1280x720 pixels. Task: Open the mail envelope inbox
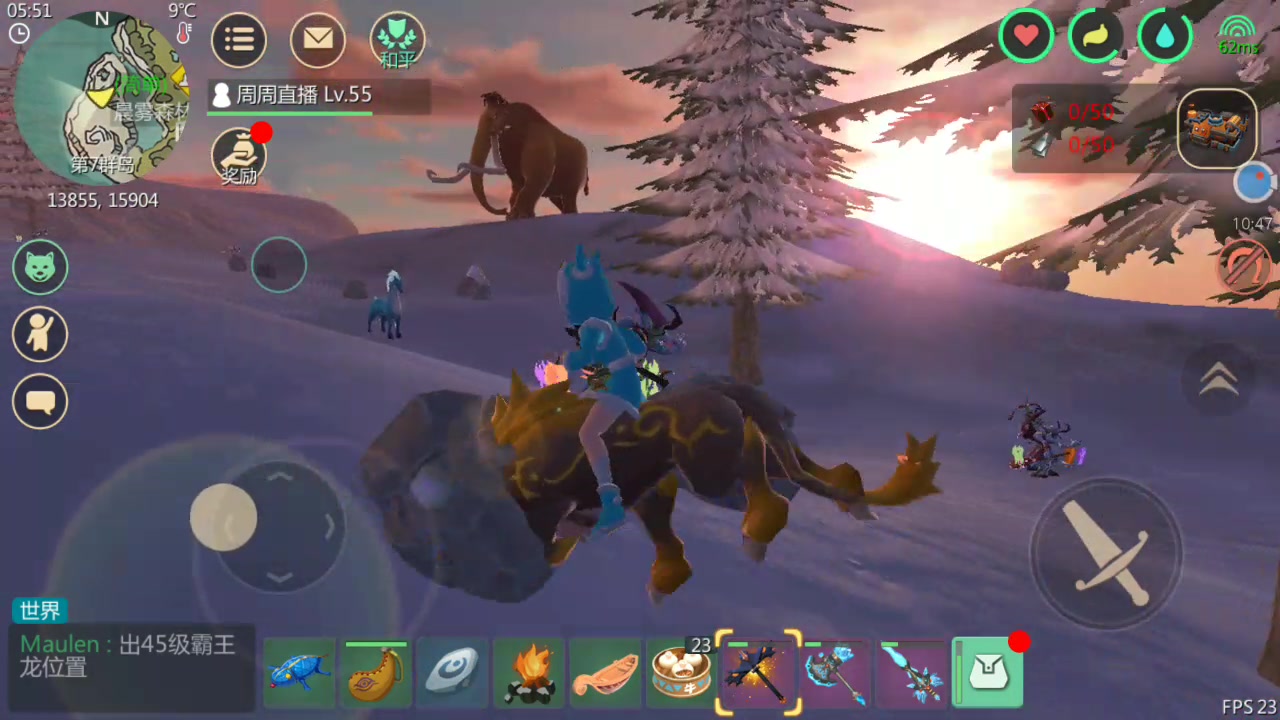(x=318, y=40)
